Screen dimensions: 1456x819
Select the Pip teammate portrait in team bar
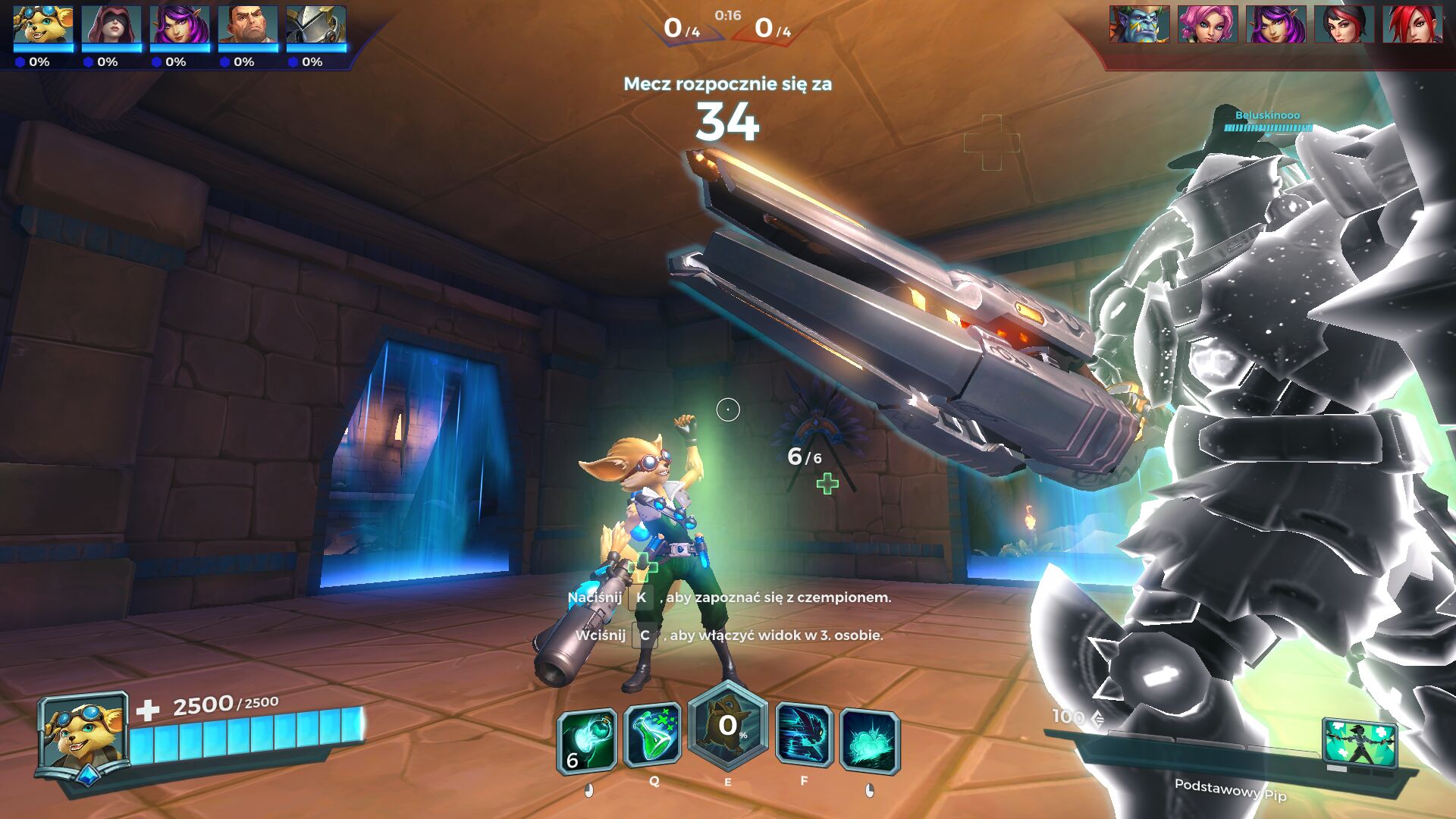[x=43, y=26]
